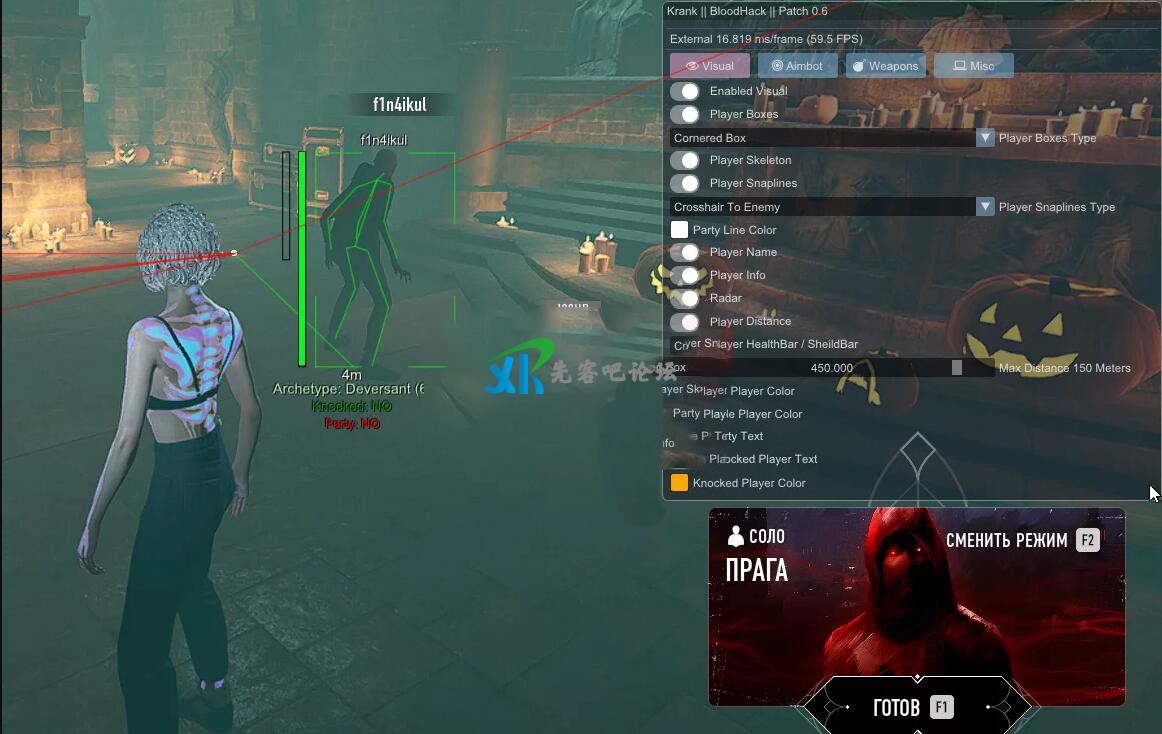The height and width of the screenshot is (734, 1162).
Task: Toggle the Player Name switch
Action: (685, 252)
